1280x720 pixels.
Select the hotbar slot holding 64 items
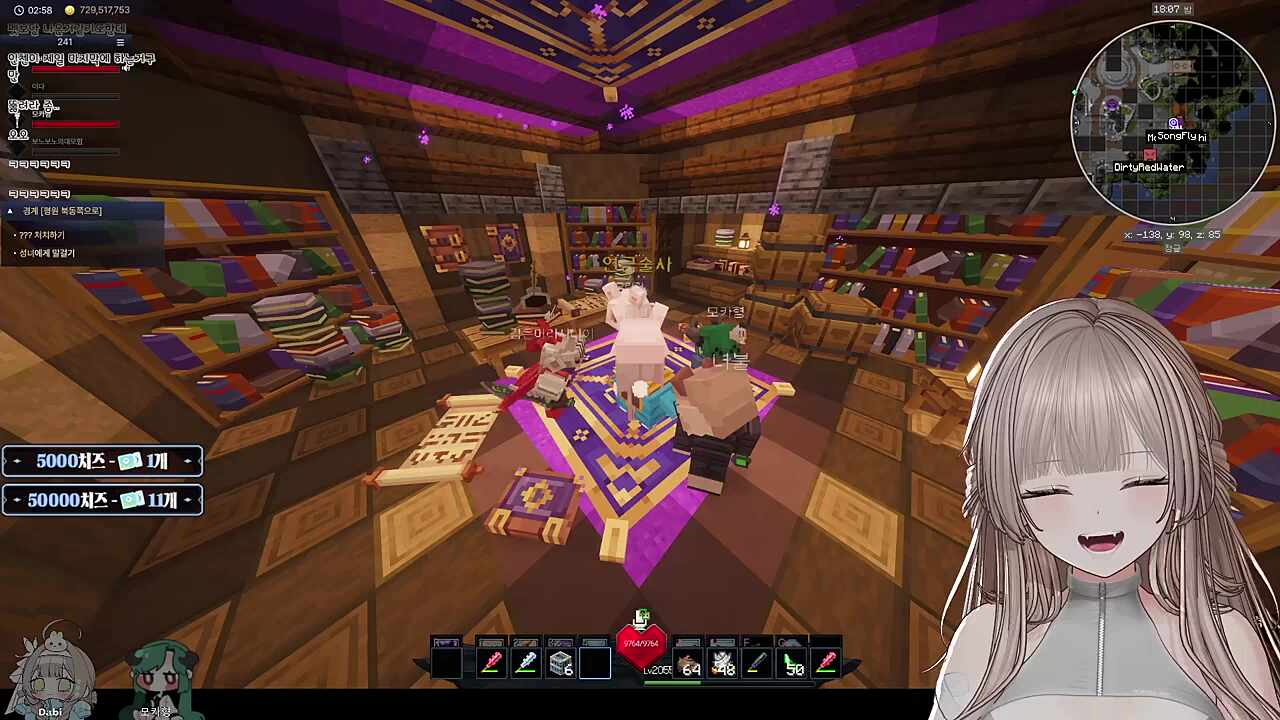[x=689, y=662]
